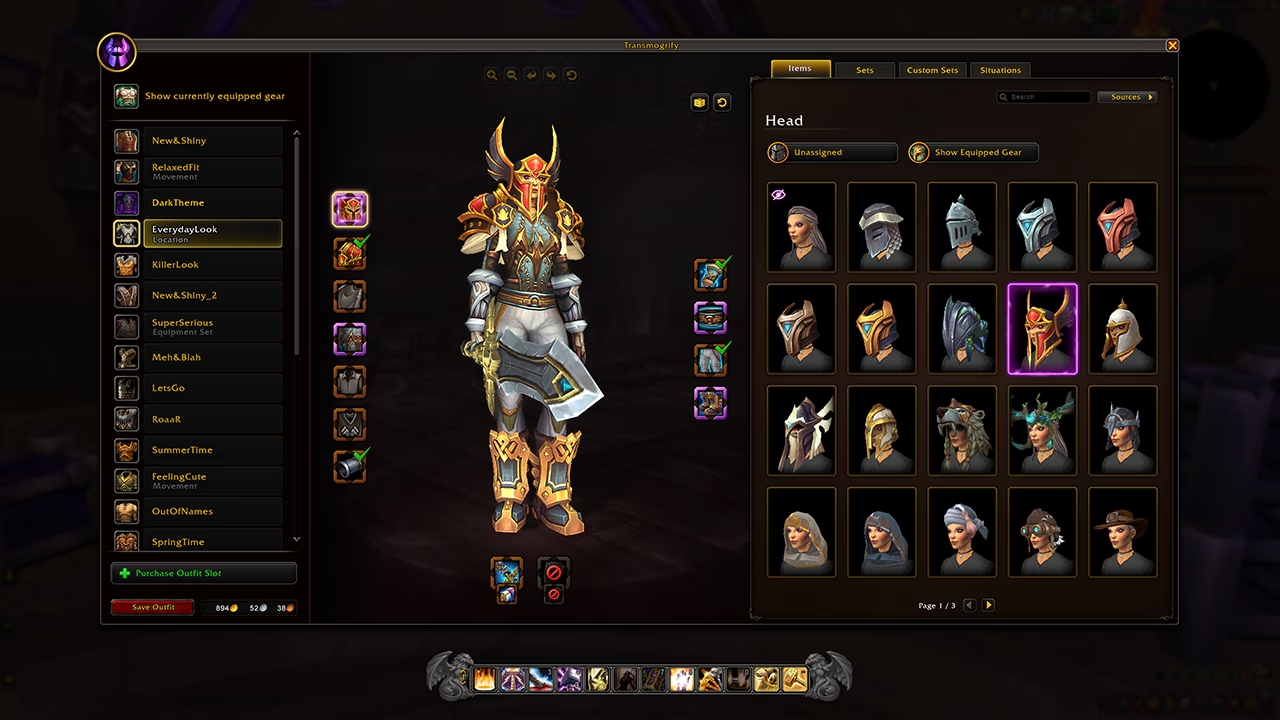Screen dimensions: 1280x720
Task: Purchase an additional outfit slot
Action: [x=203, y=573]
